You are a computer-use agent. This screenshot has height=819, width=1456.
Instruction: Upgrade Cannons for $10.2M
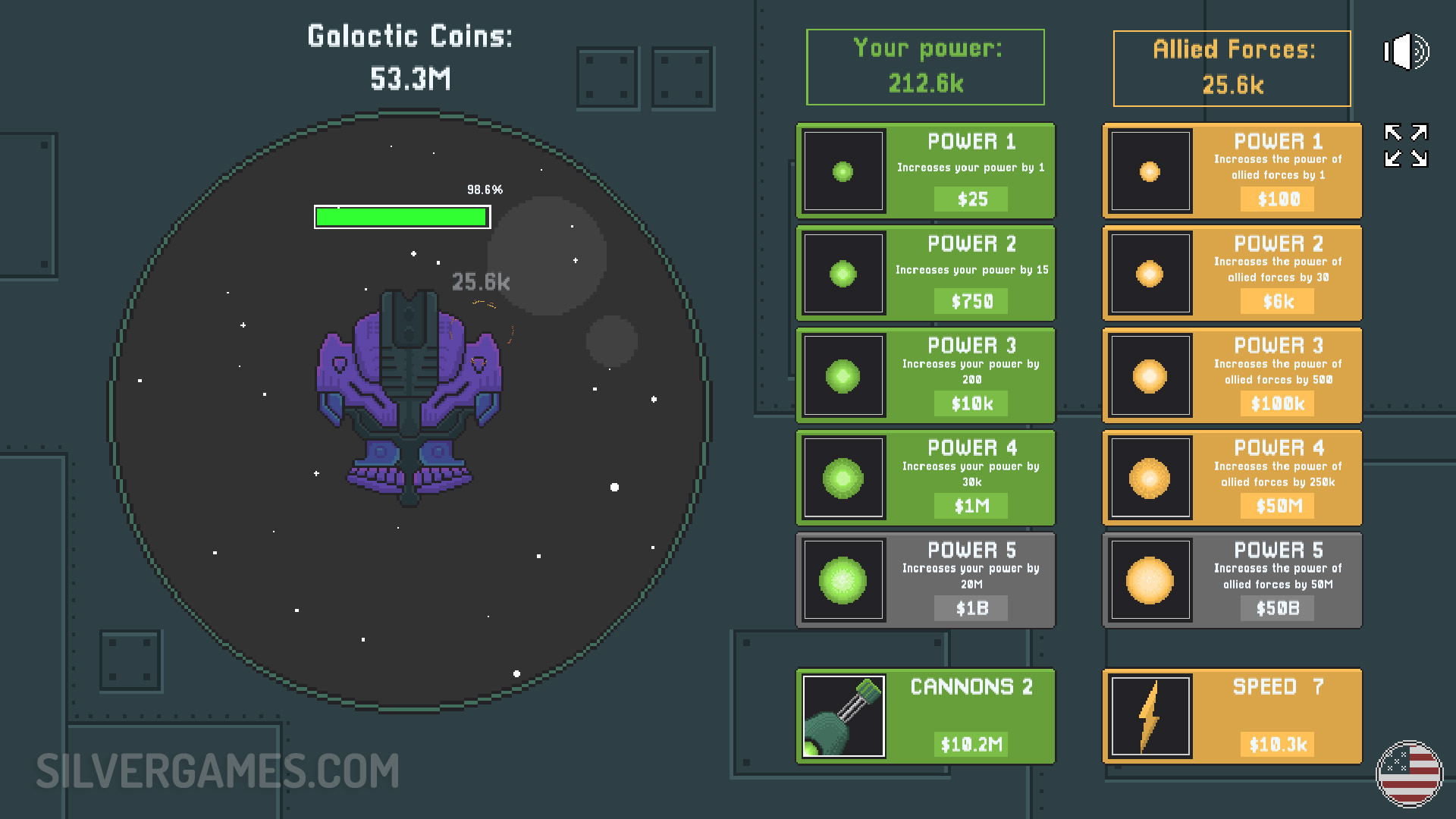[x=925, y=717]
